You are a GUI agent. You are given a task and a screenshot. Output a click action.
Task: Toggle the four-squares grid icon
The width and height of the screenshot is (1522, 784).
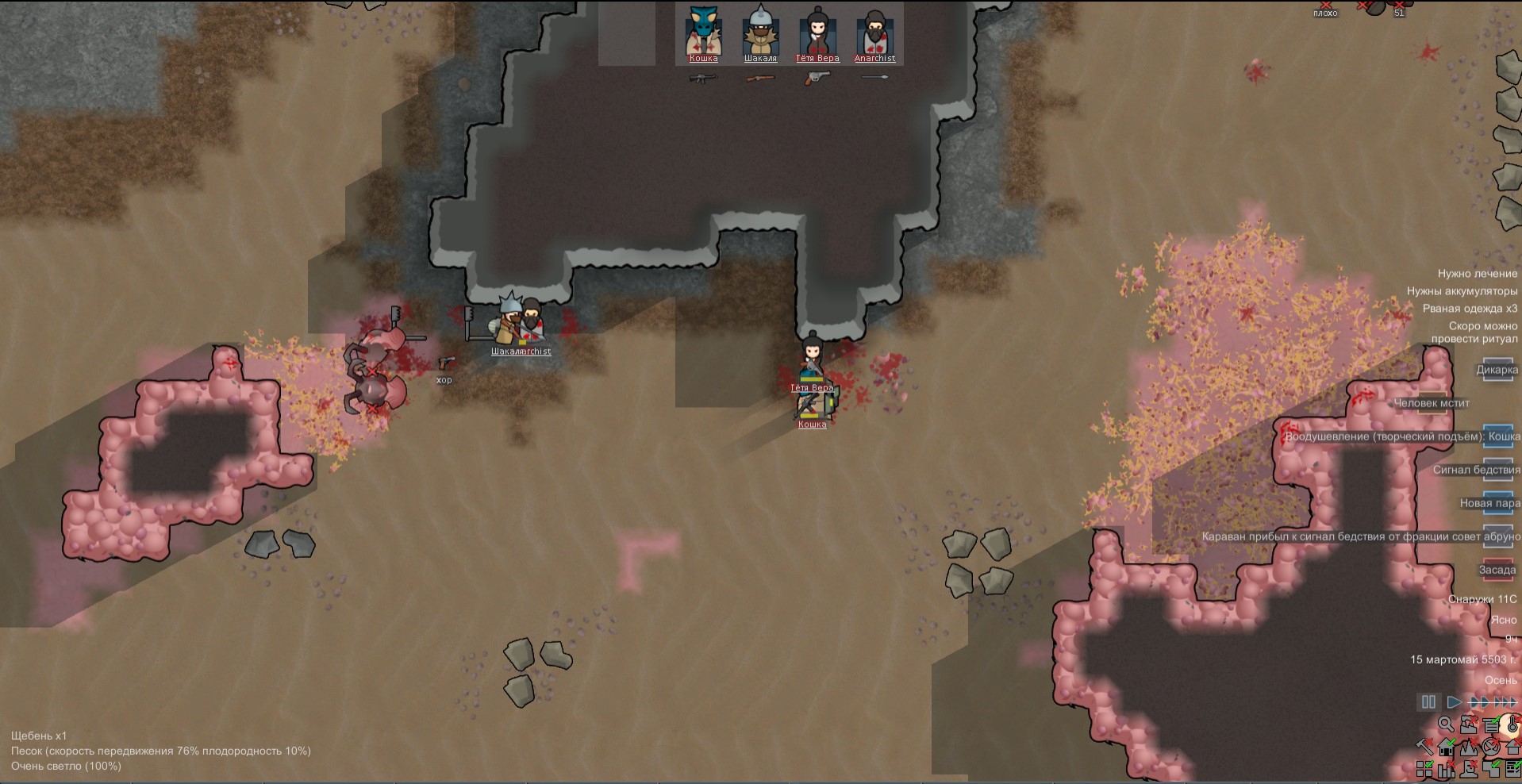coord(1424,769)
